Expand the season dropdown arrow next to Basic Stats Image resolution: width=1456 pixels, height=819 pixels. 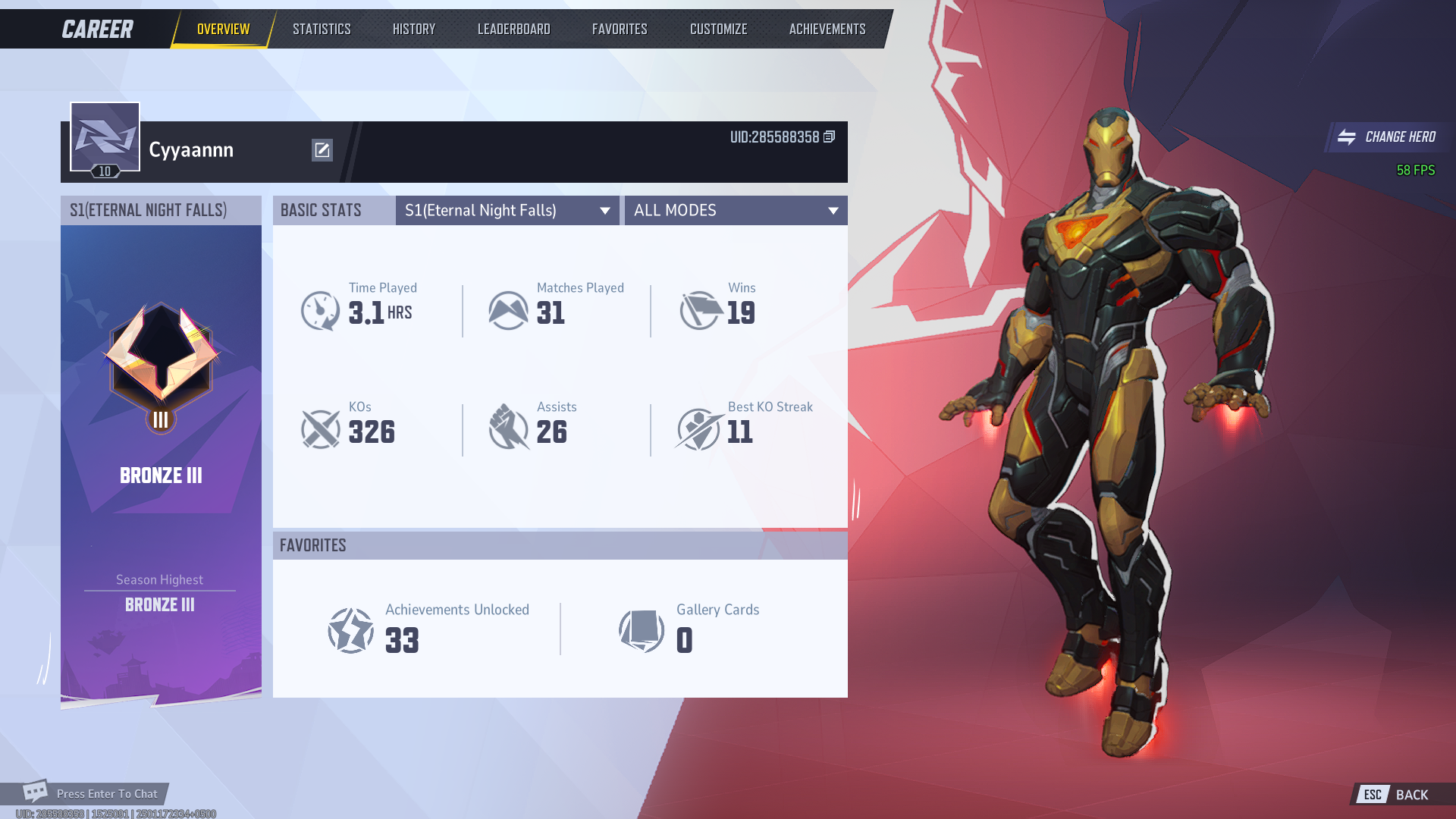604,210
